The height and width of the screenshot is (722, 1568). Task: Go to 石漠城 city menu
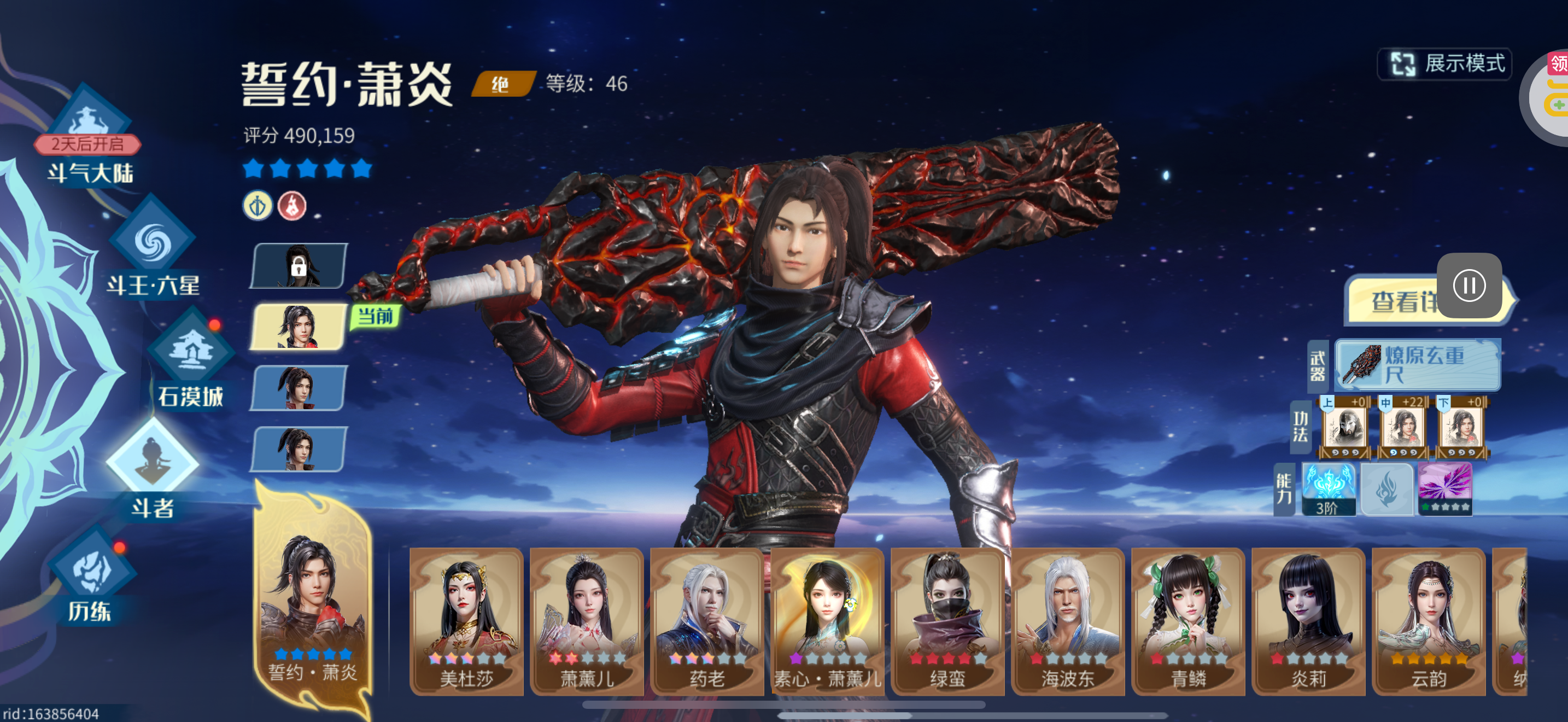coord(190,359)
